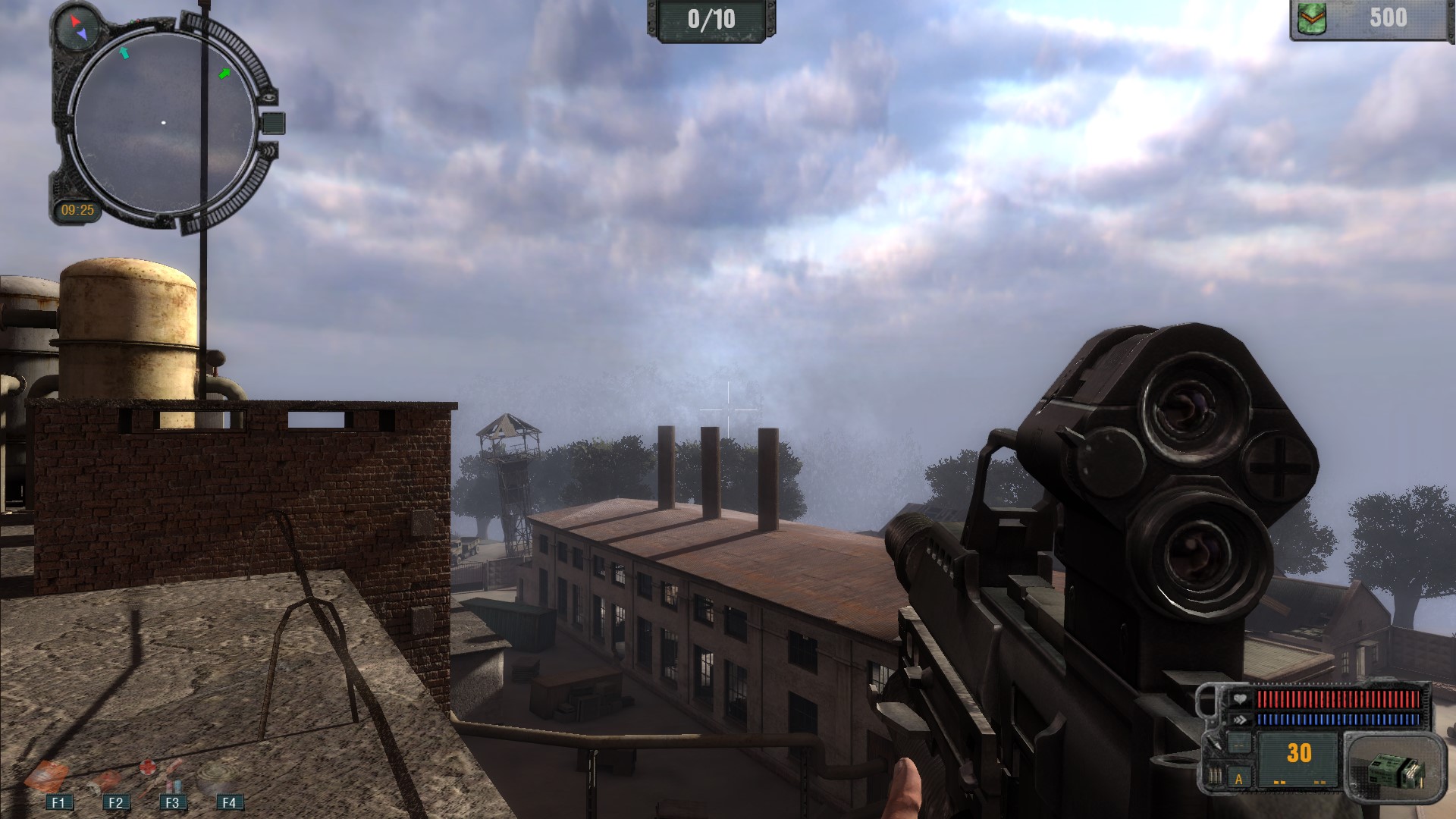
Task: Select the compass dial beside the minimap
Action: (77, 27)
